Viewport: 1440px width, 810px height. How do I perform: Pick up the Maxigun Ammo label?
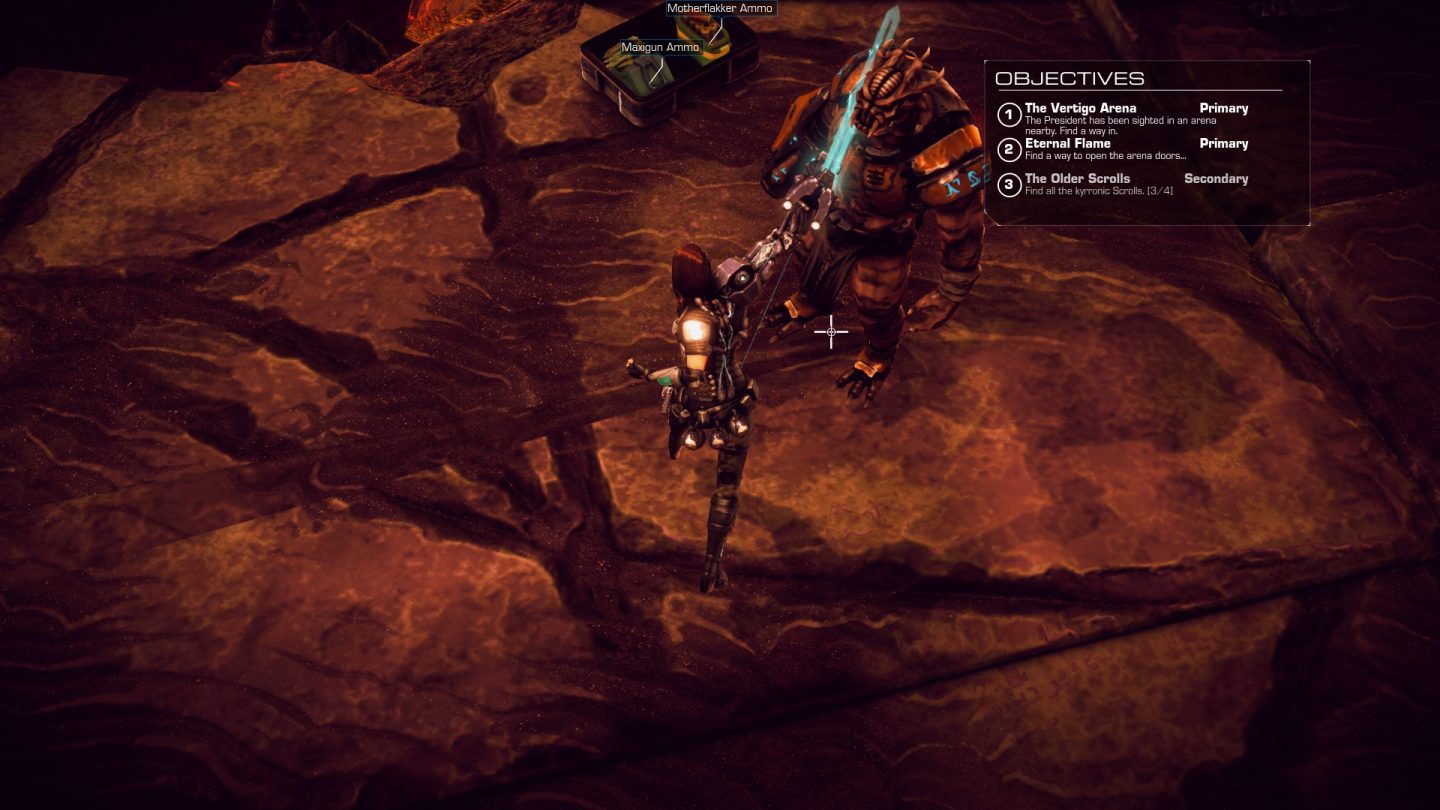tap(660, 47)
